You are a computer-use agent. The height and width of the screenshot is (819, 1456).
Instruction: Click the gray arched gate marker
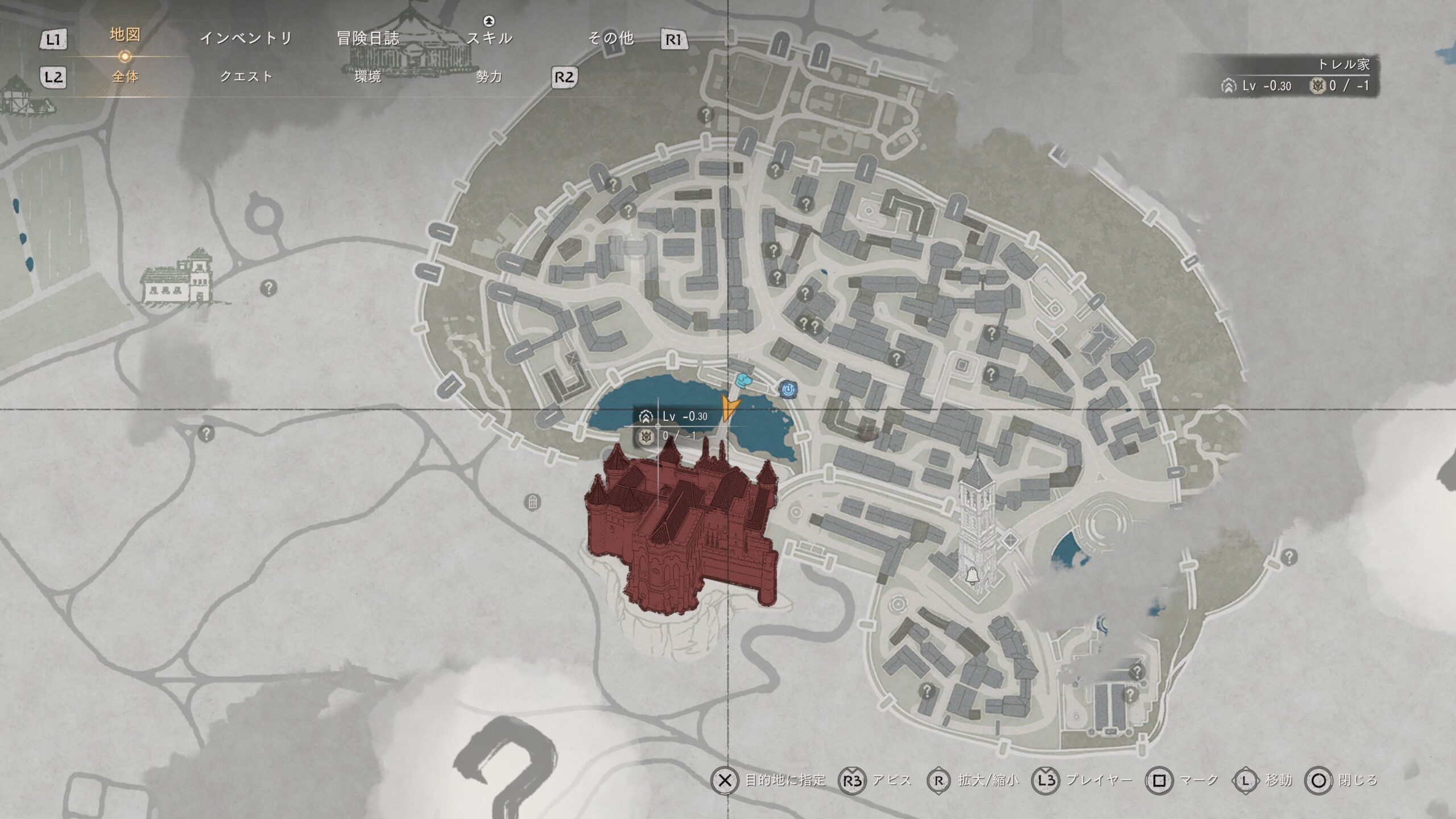532,502
